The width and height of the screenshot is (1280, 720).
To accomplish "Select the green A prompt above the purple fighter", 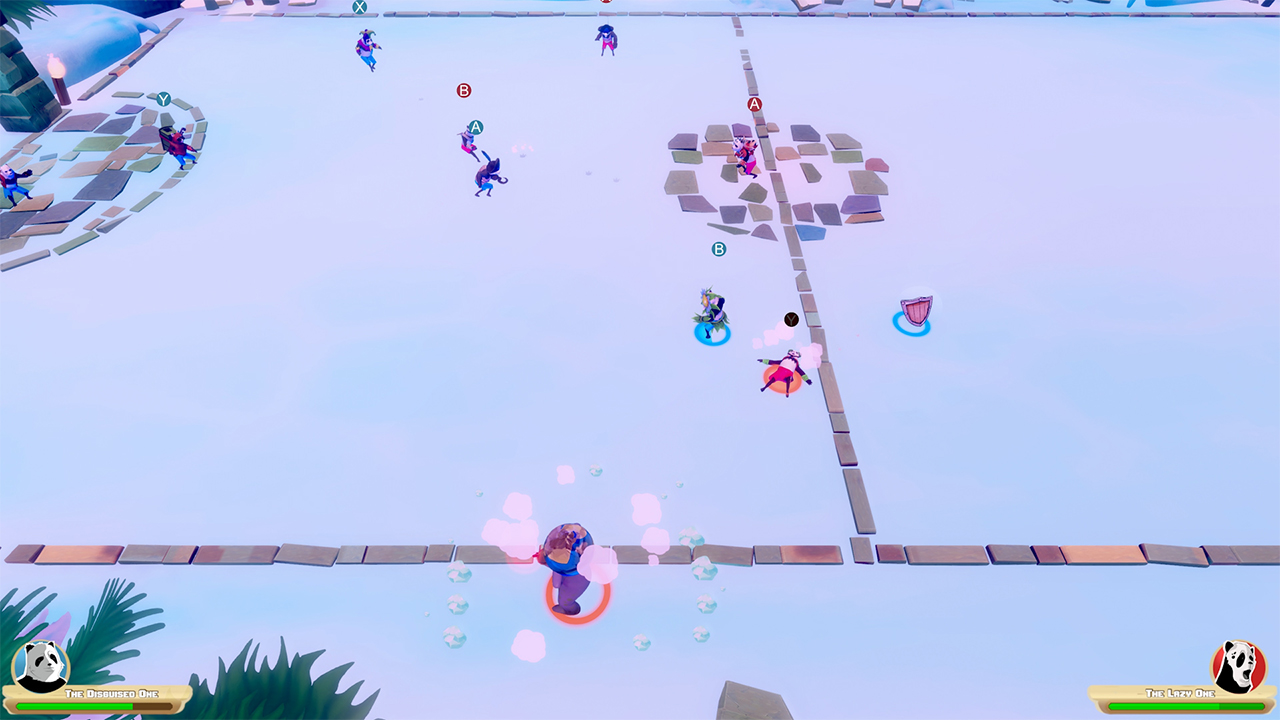I will tap(476, 127).
